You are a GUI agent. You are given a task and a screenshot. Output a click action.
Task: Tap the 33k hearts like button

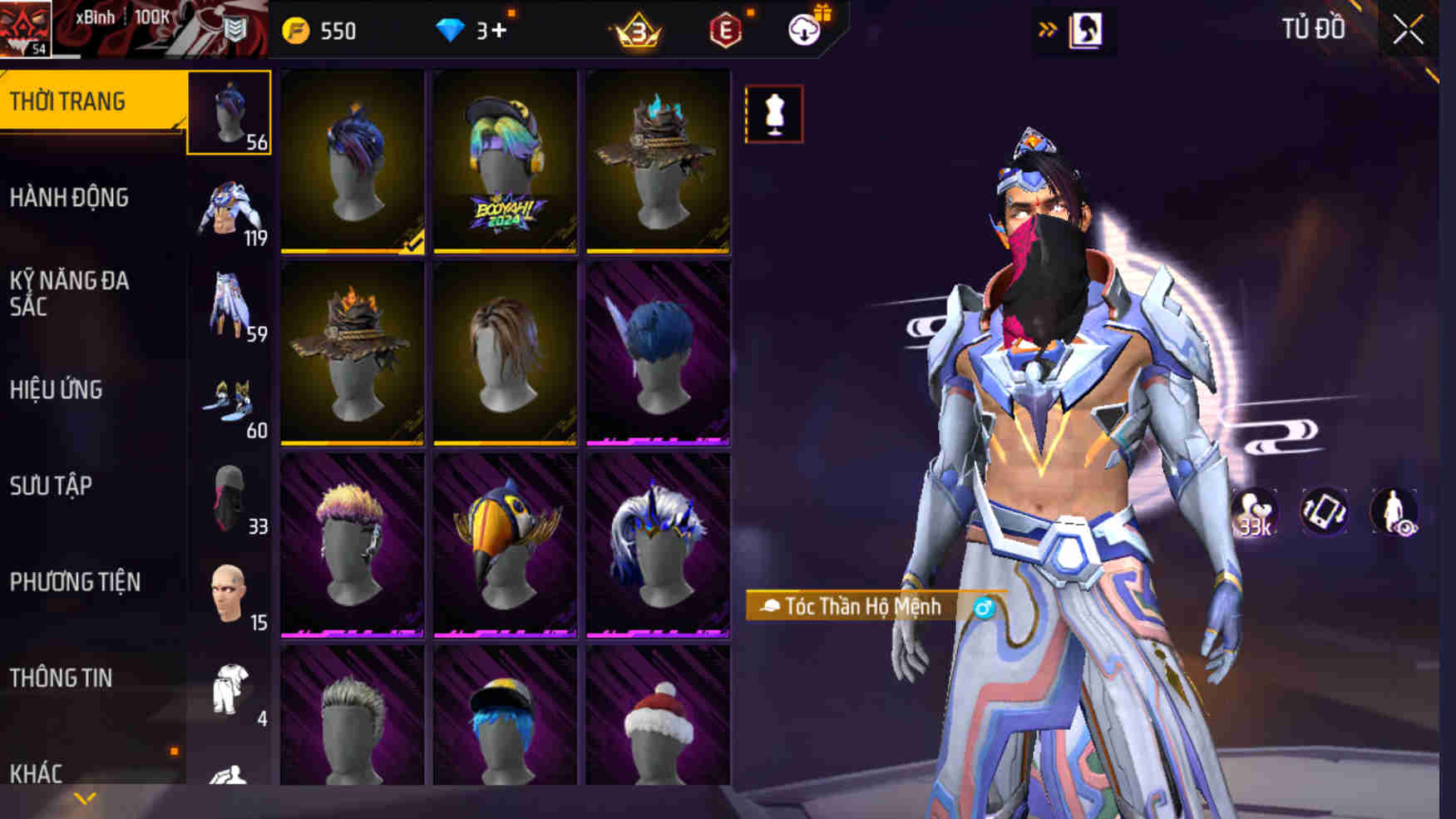[x=1254, y=513]
